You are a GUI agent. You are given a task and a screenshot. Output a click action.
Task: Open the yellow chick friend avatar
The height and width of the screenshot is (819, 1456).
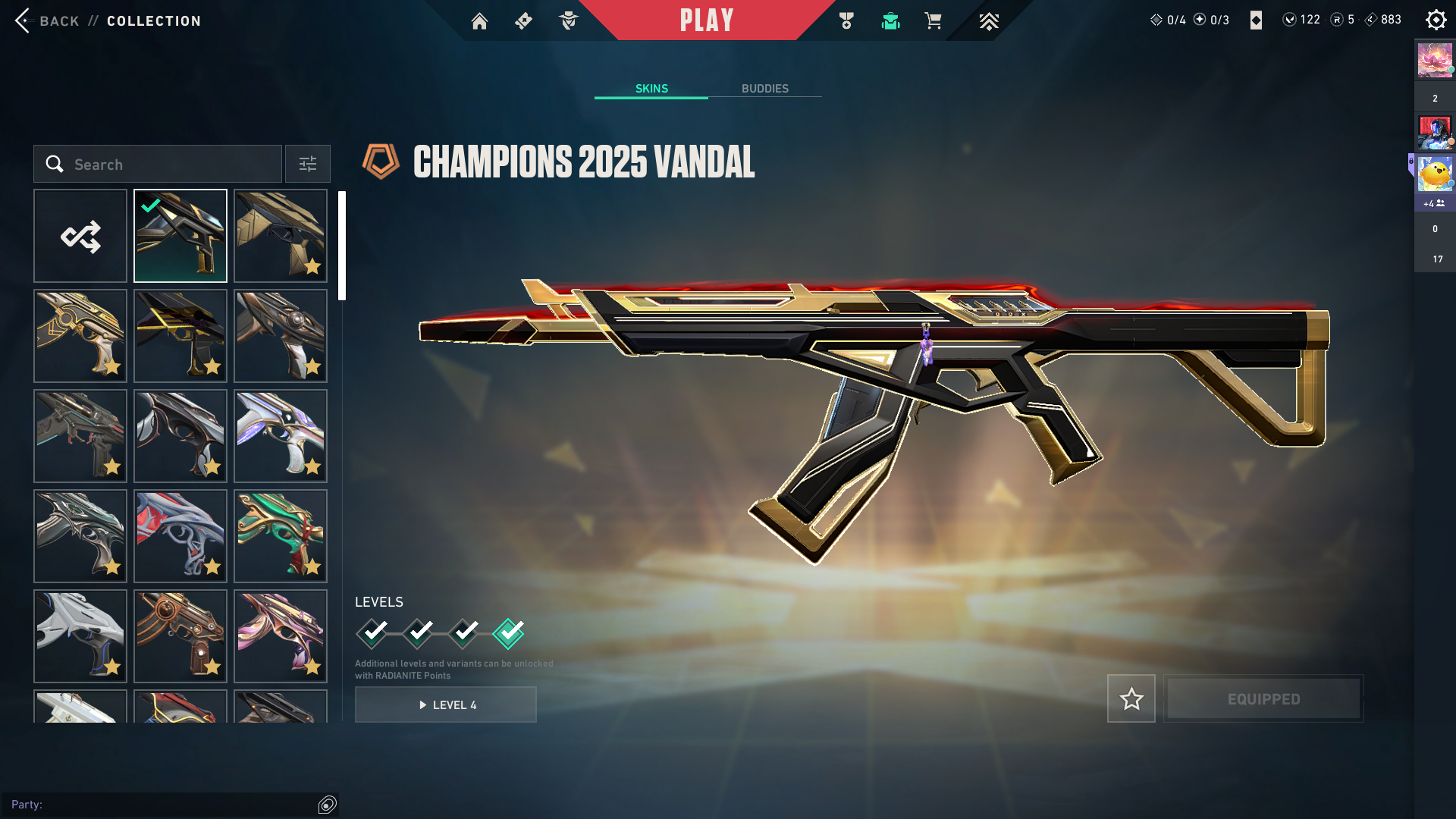[1435, 174]
